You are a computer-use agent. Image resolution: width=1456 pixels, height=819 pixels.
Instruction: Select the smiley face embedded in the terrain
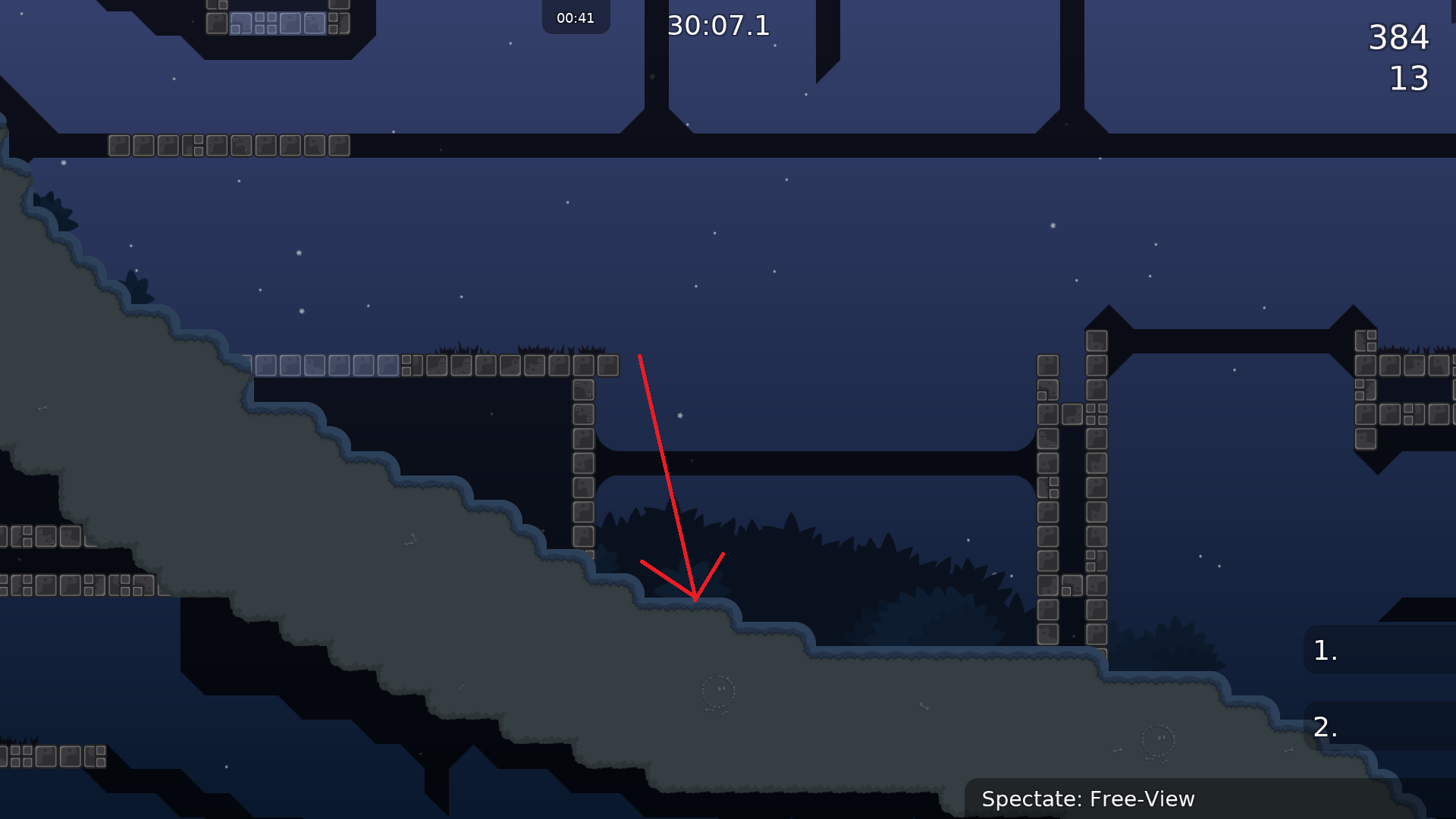pyautogui.click(x=718, y=691)
